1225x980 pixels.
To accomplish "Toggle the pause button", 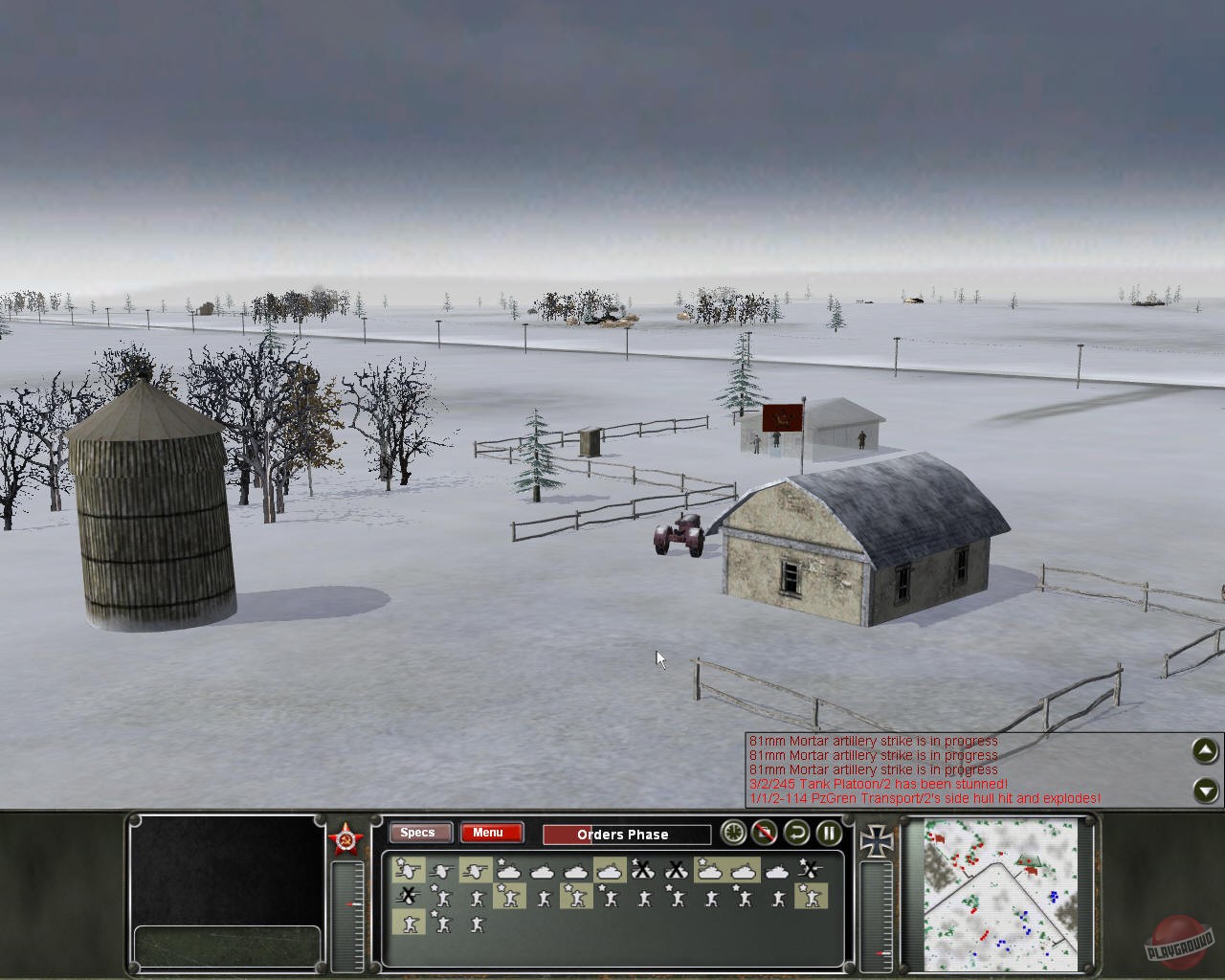I will (x=828, y=835).
